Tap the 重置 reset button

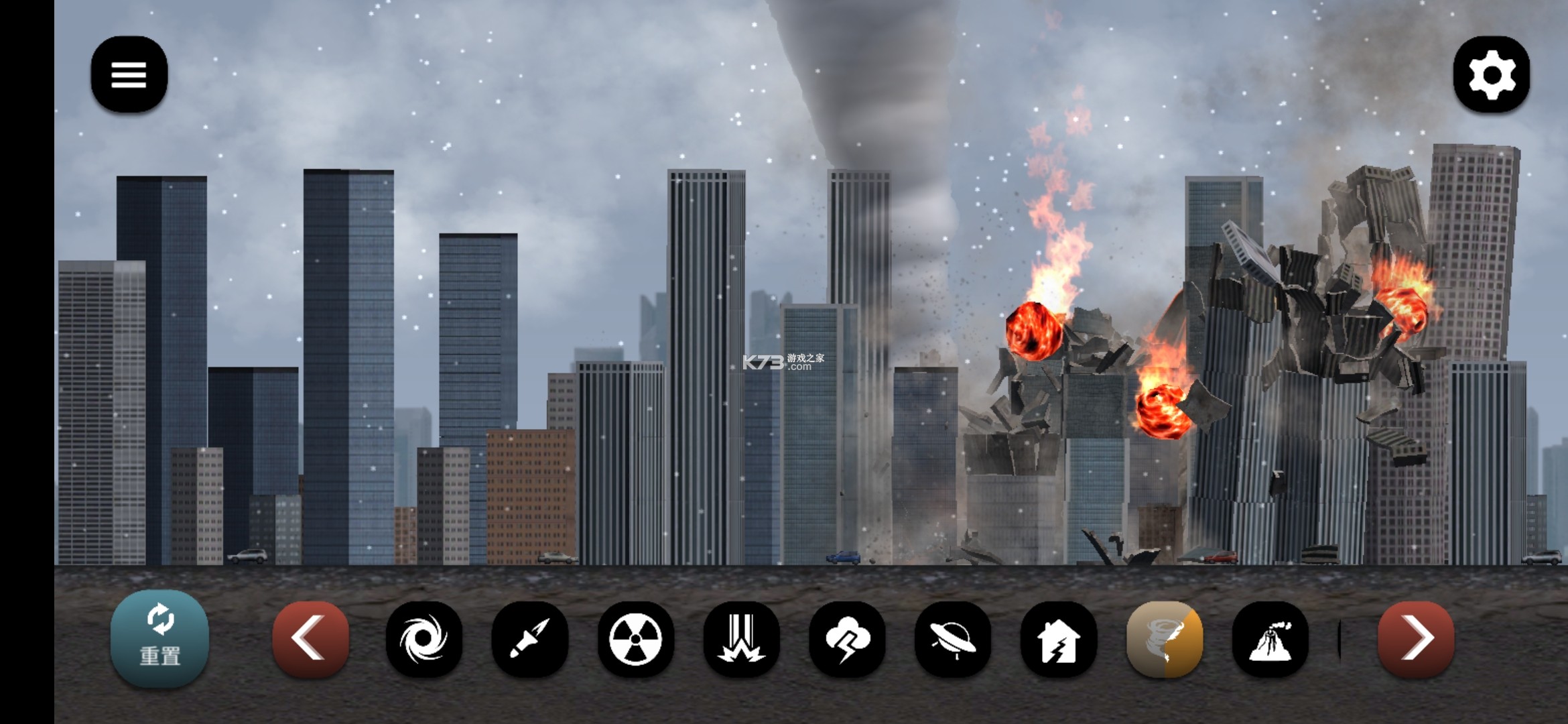[159, 638]
